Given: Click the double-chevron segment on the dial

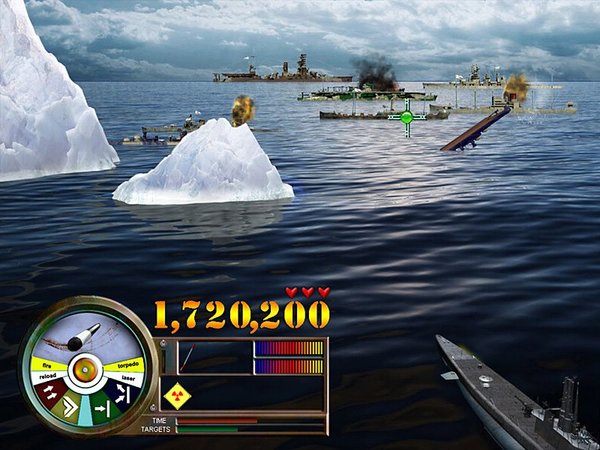Looking at the screenshot, I should point(70,407).
